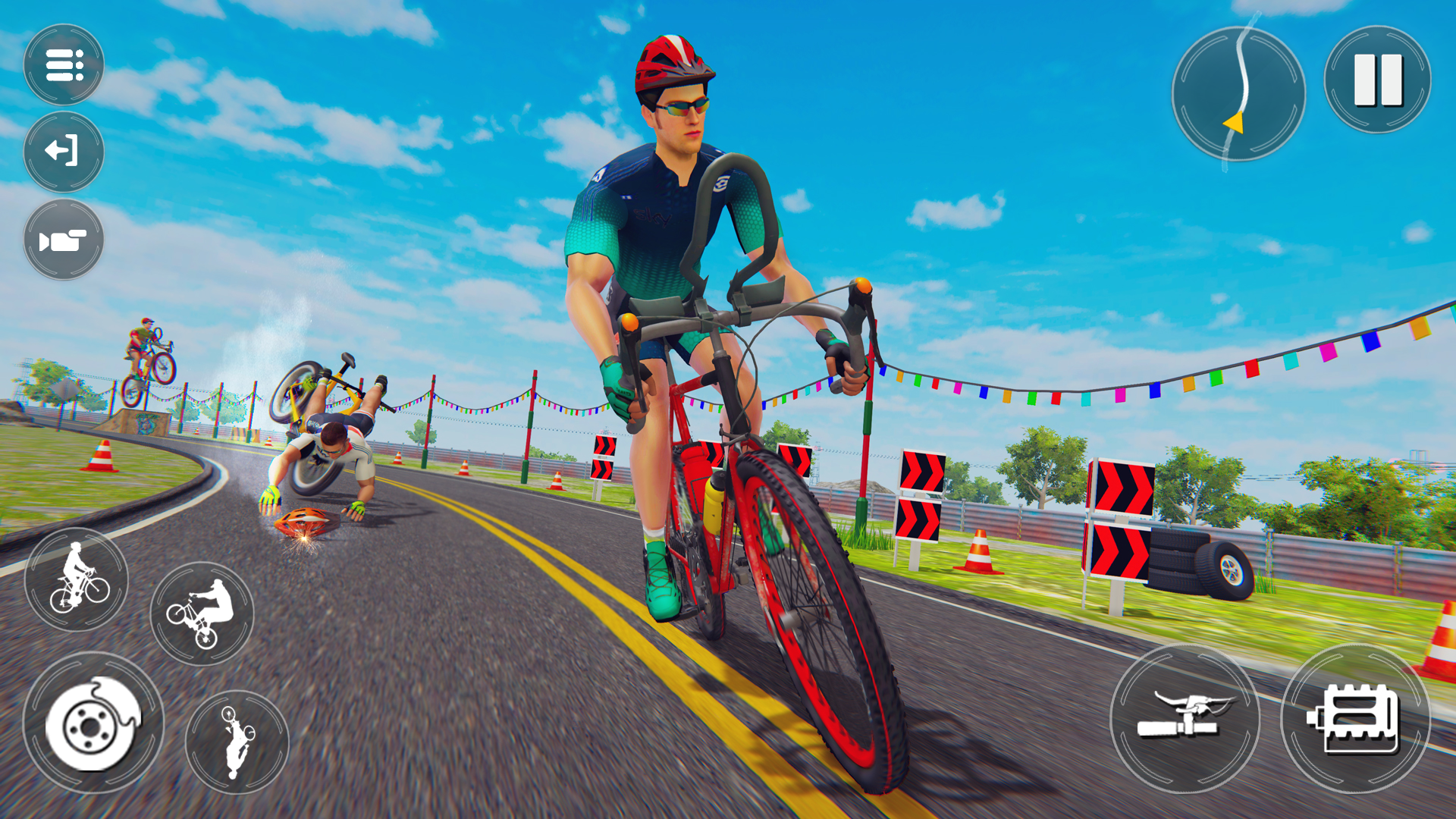Open the pause menu with the pause bars
The height and width of the screenshot is (819, 1456).
pyautogui.click(x=1378, y=81)
